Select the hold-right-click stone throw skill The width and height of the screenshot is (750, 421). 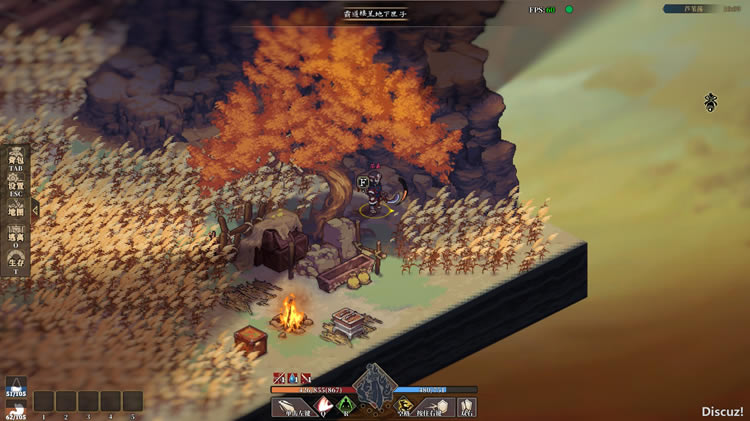[433, 406]
